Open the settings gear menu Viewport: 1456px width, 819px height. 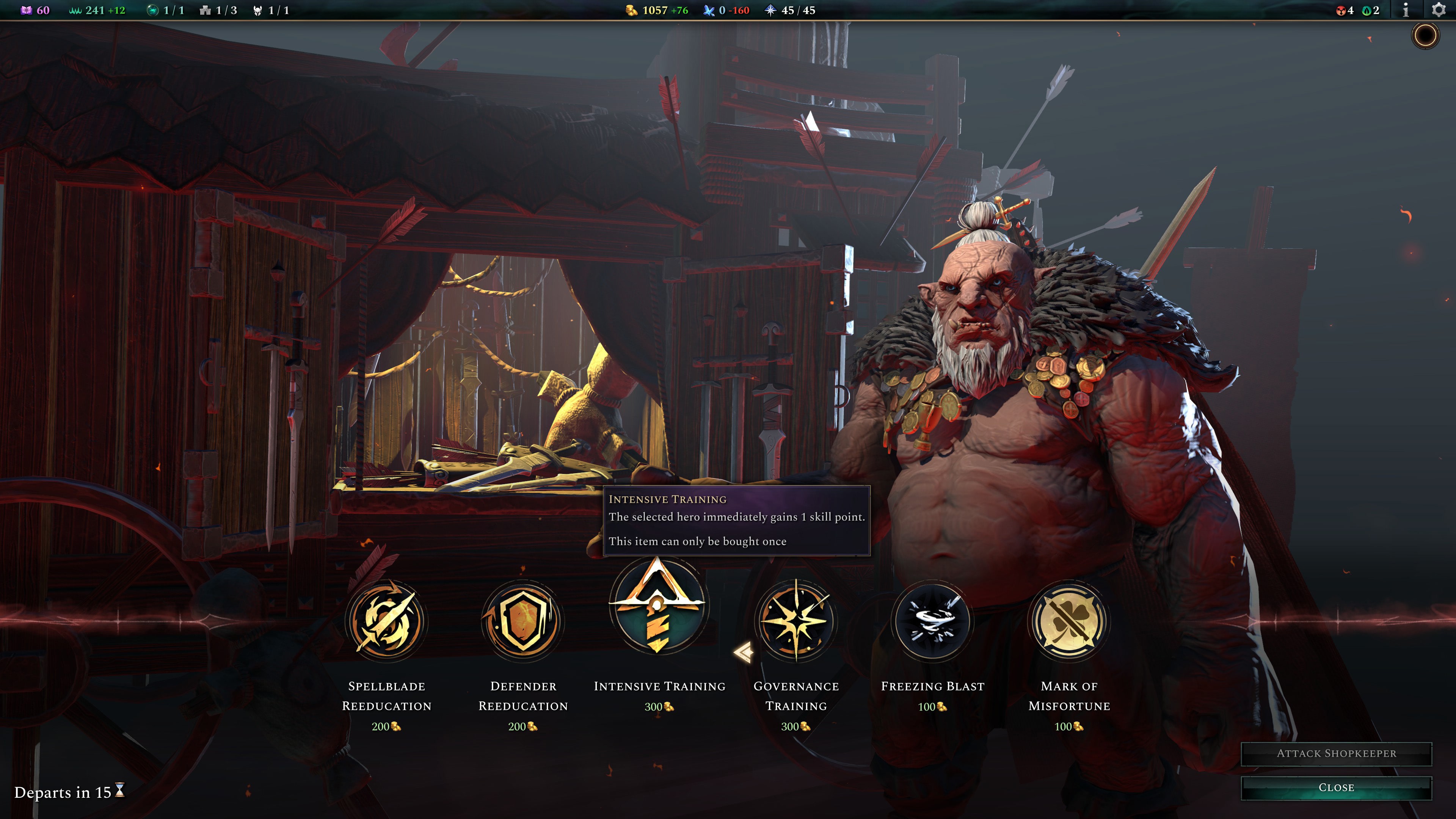pyautogui.click(x=1439, y=9)
